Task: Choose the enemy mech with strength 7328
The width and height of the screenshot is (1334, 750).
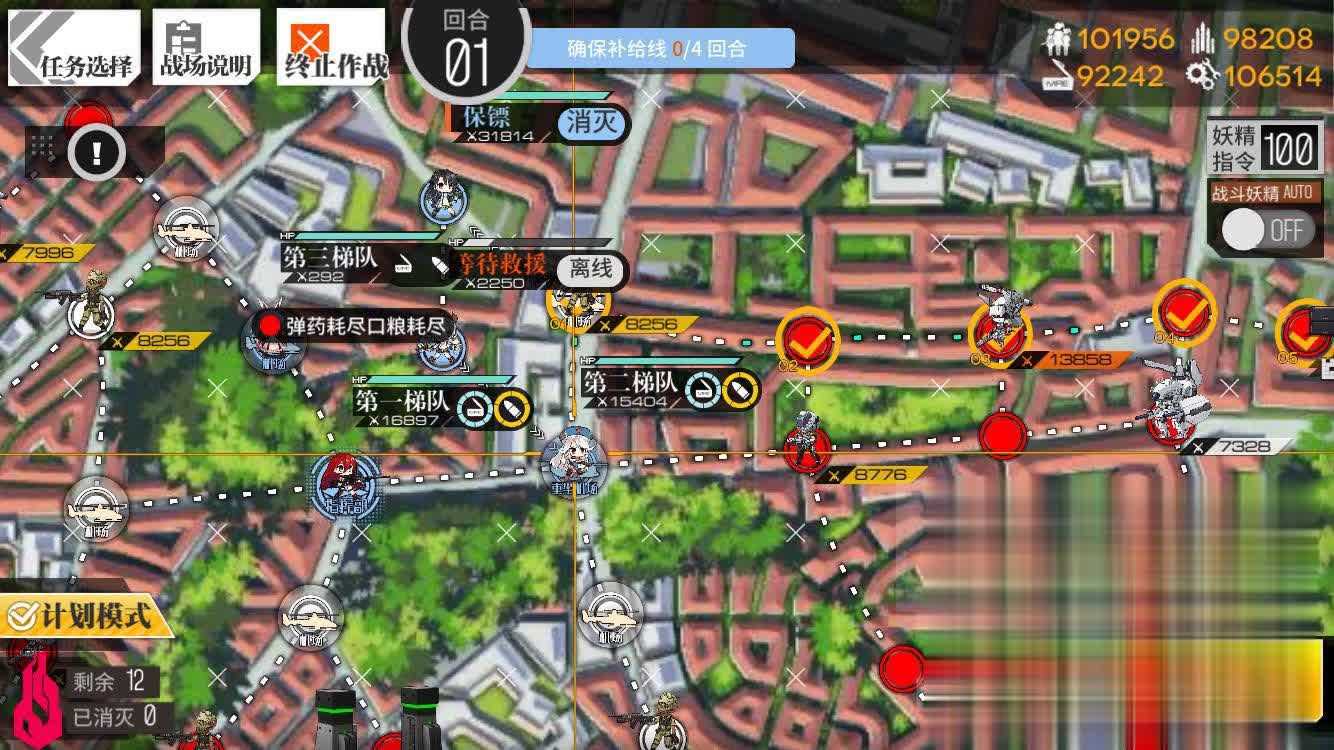Action: 1176,405
